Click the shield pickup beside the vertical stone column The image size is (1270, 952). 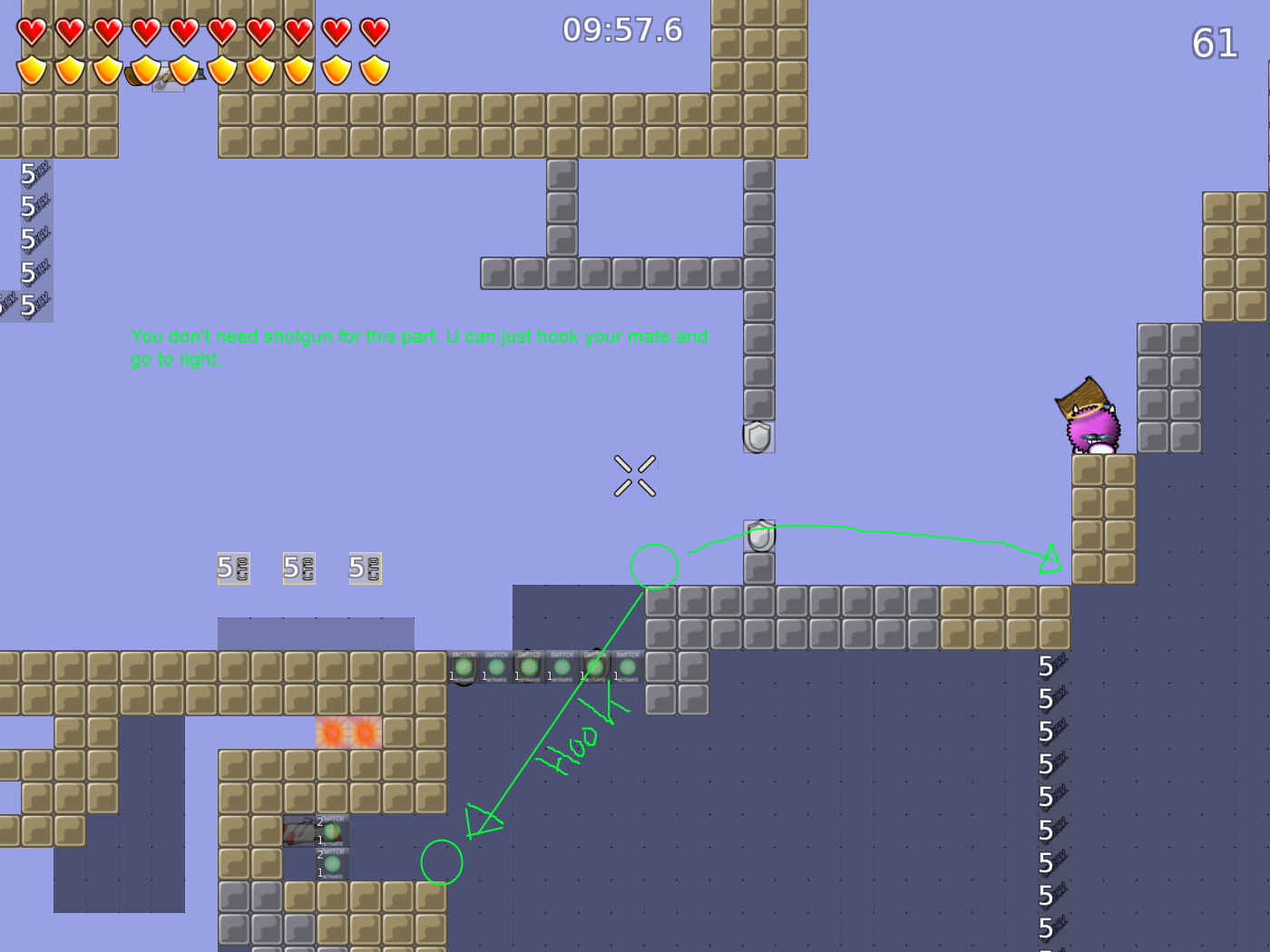point(758,438)
